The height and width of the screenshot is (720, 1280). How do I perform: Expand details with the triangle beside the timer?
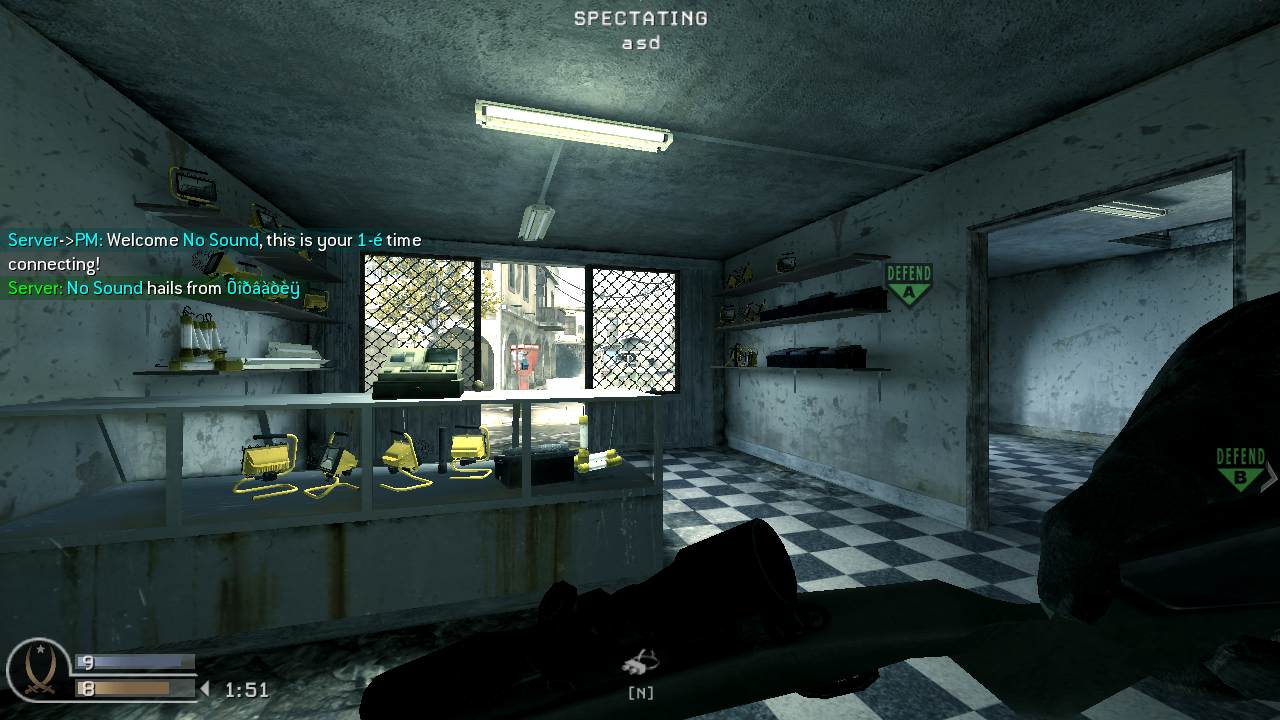click(x=207, y=689)
